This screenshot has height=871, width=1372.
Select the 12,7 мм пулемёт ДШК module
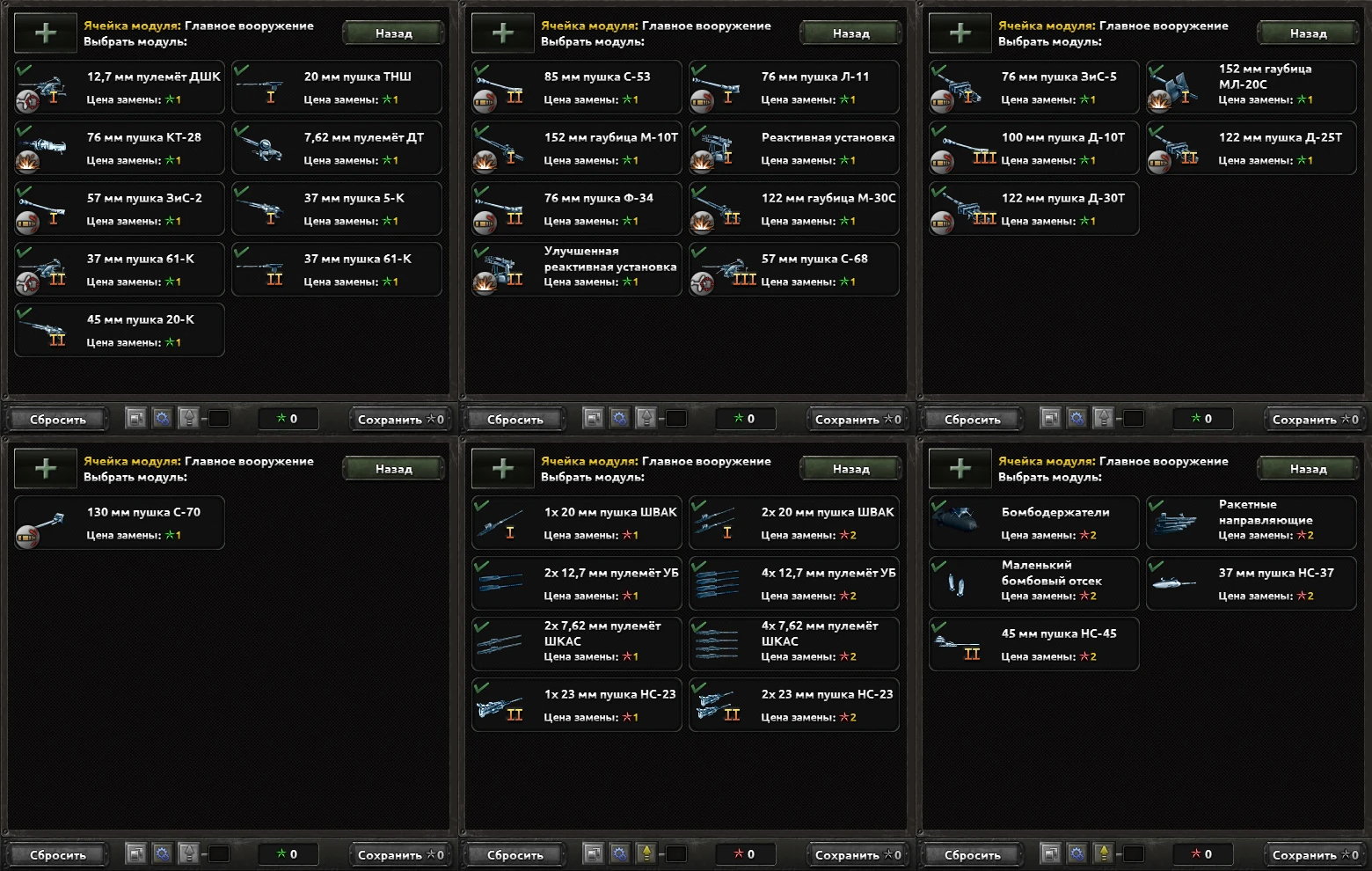click(x=119, y=87)
